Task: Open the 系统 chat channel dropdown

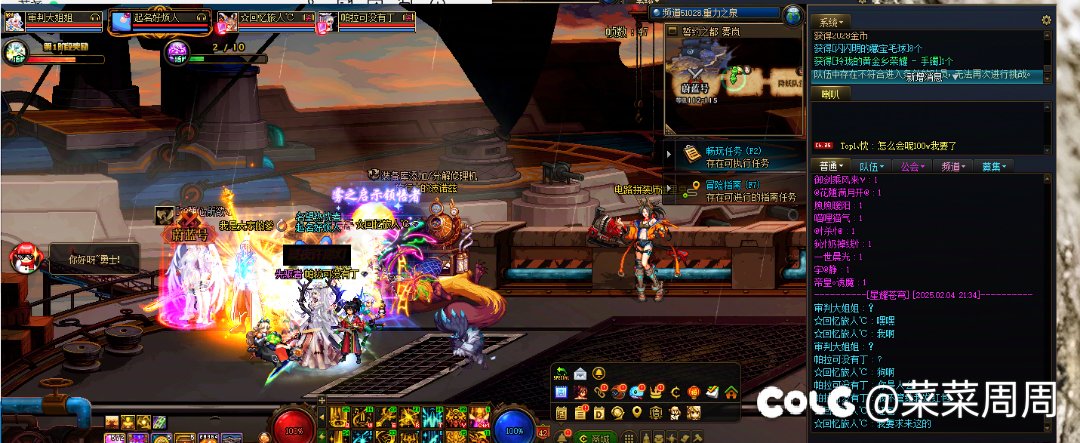Action: tap(830, 21)
